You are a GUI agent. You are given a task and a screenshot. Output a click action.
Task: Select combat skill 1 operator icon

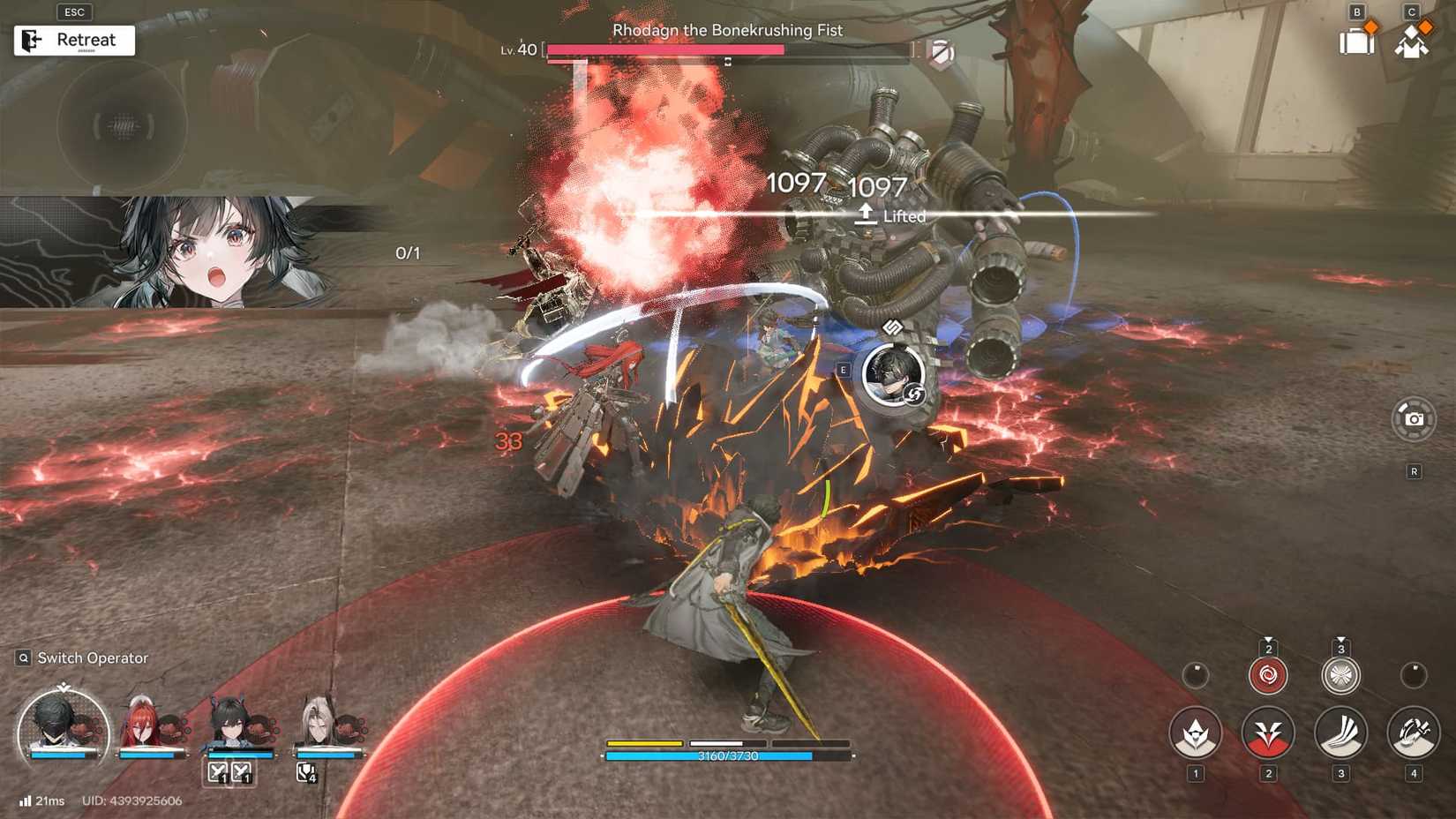click(x=1196, y=734)
